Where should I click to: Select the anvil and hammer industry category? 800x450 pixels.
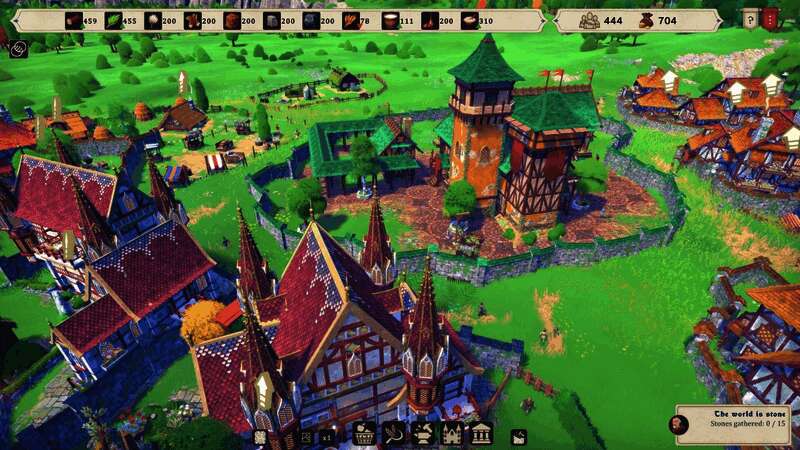coord(423,434)
